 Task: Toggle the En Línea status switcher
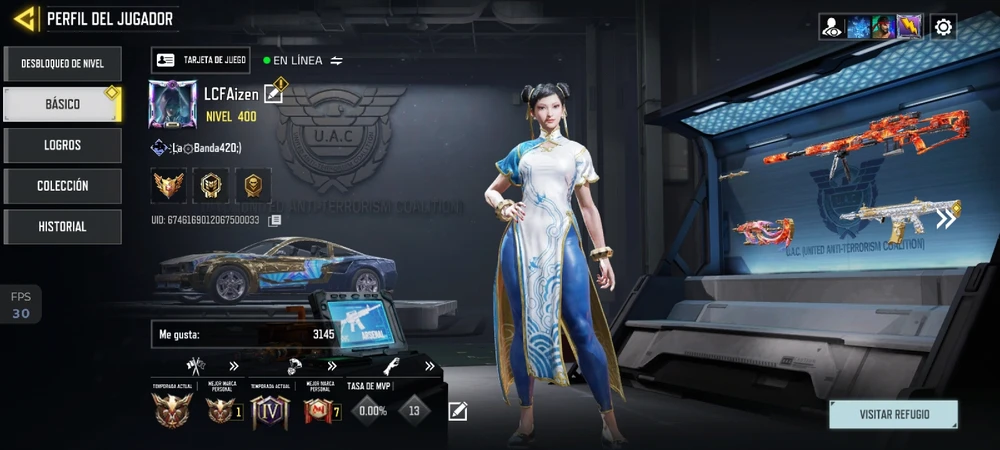coord(337,61)
